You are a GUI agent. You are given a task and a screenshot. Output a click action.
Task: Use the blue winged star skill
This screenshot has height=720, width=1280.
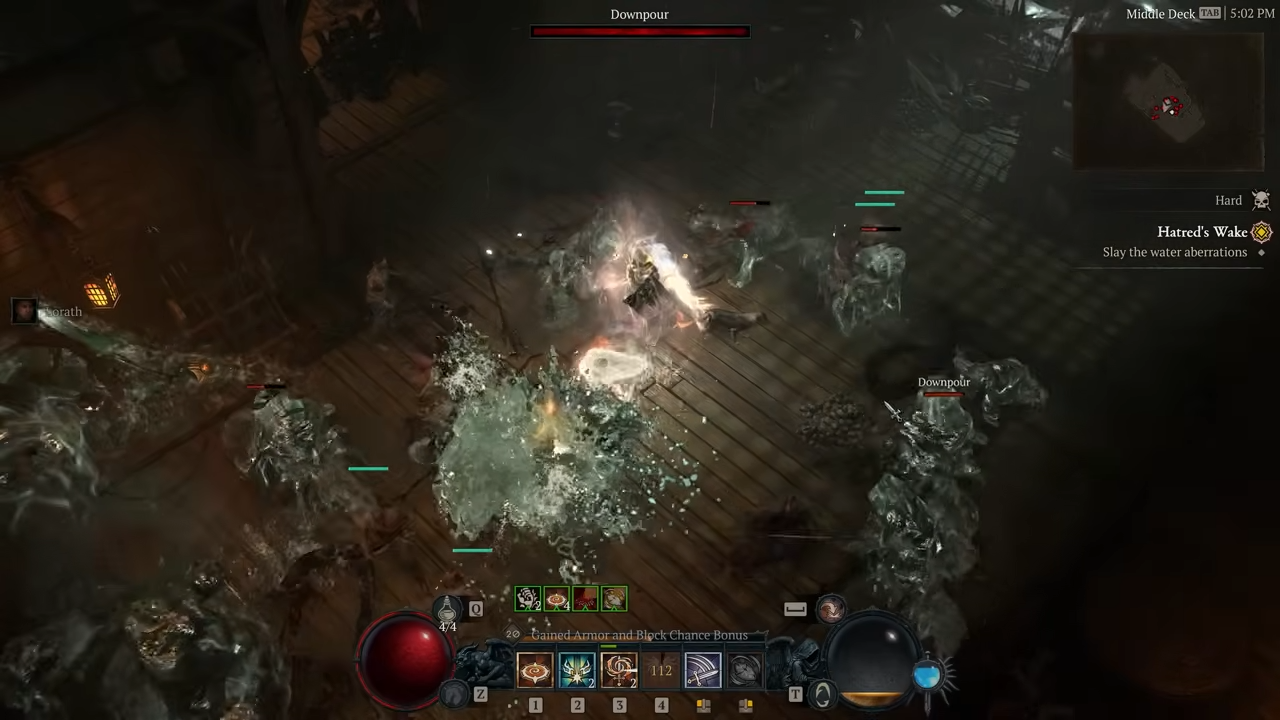click(577, 670)
